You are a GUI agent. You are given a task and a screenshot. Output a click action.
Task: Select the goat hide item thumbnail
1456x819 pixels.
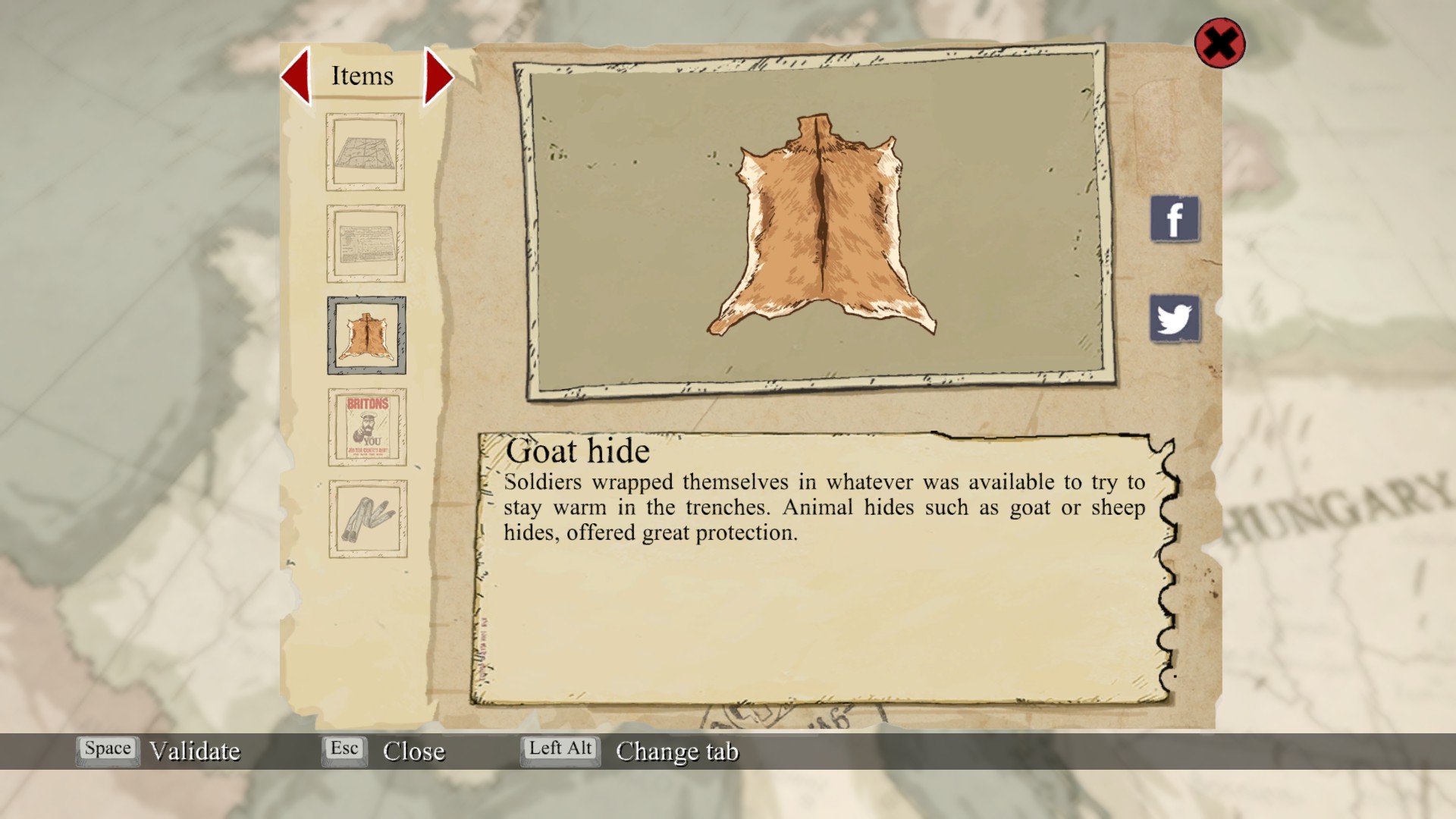point(366,335)
